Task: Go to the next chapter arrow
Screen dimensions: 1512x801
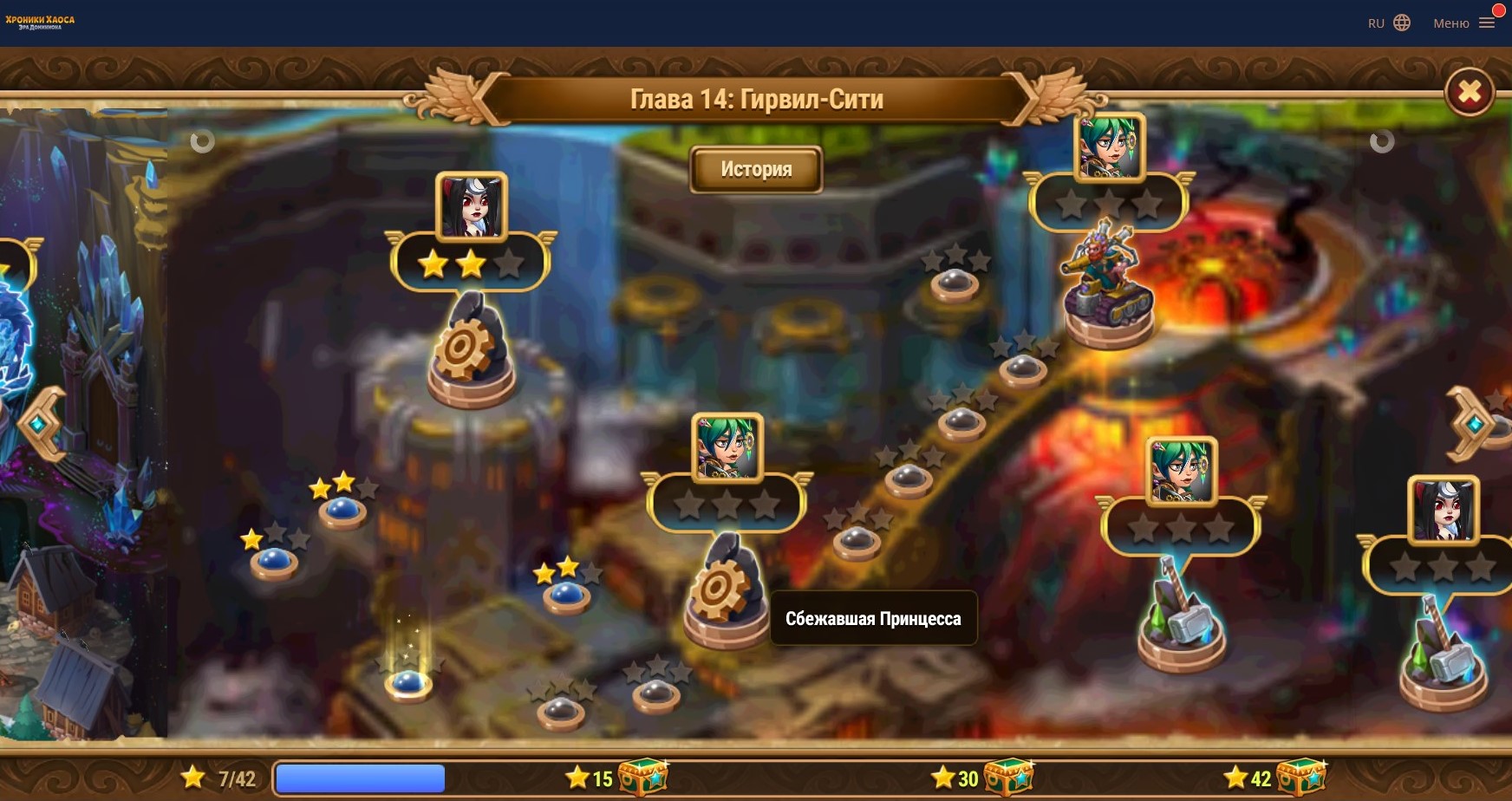Action: 1470,423
